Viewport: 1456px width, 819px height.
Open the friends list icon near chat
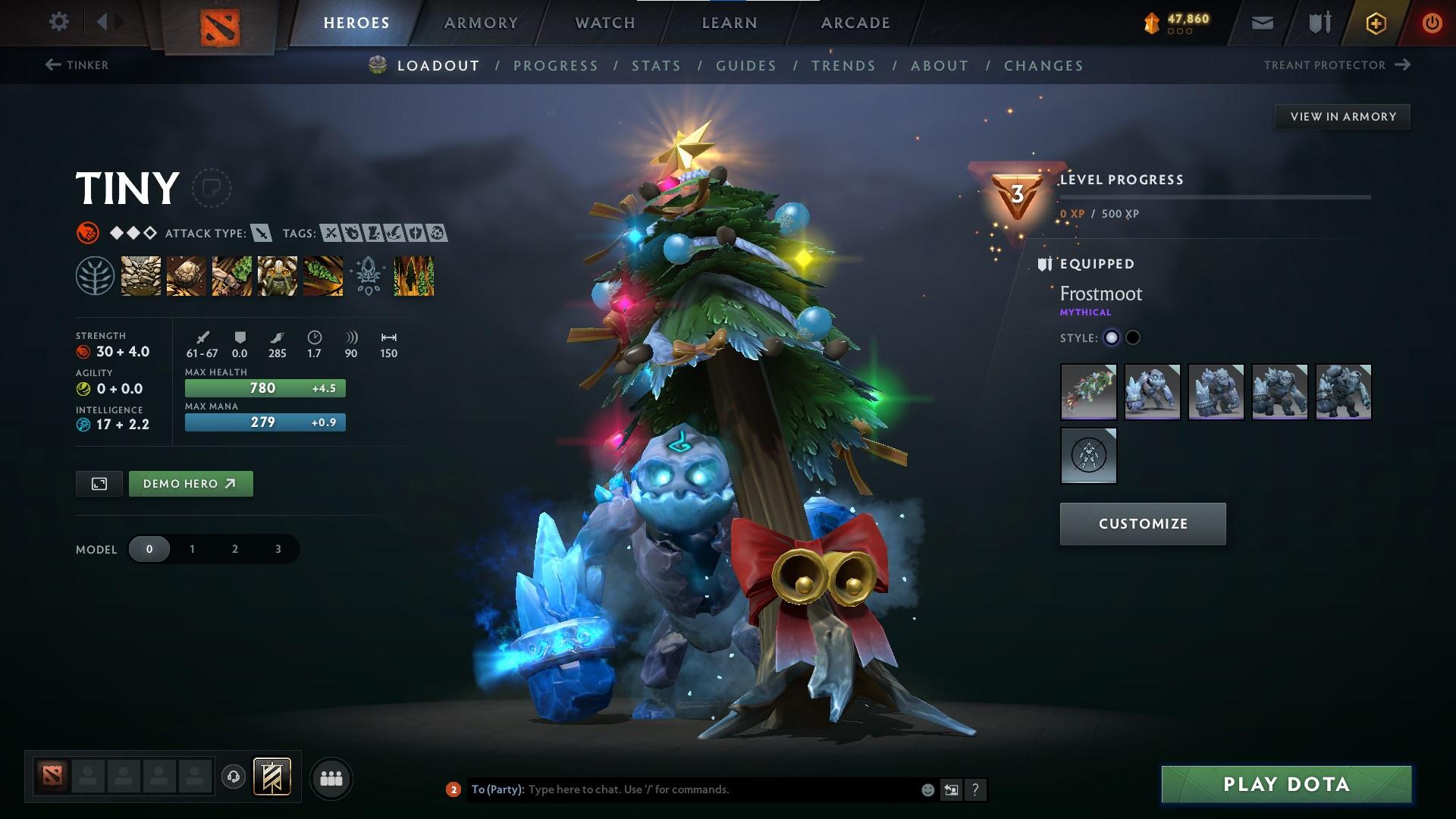click(331, 777)
